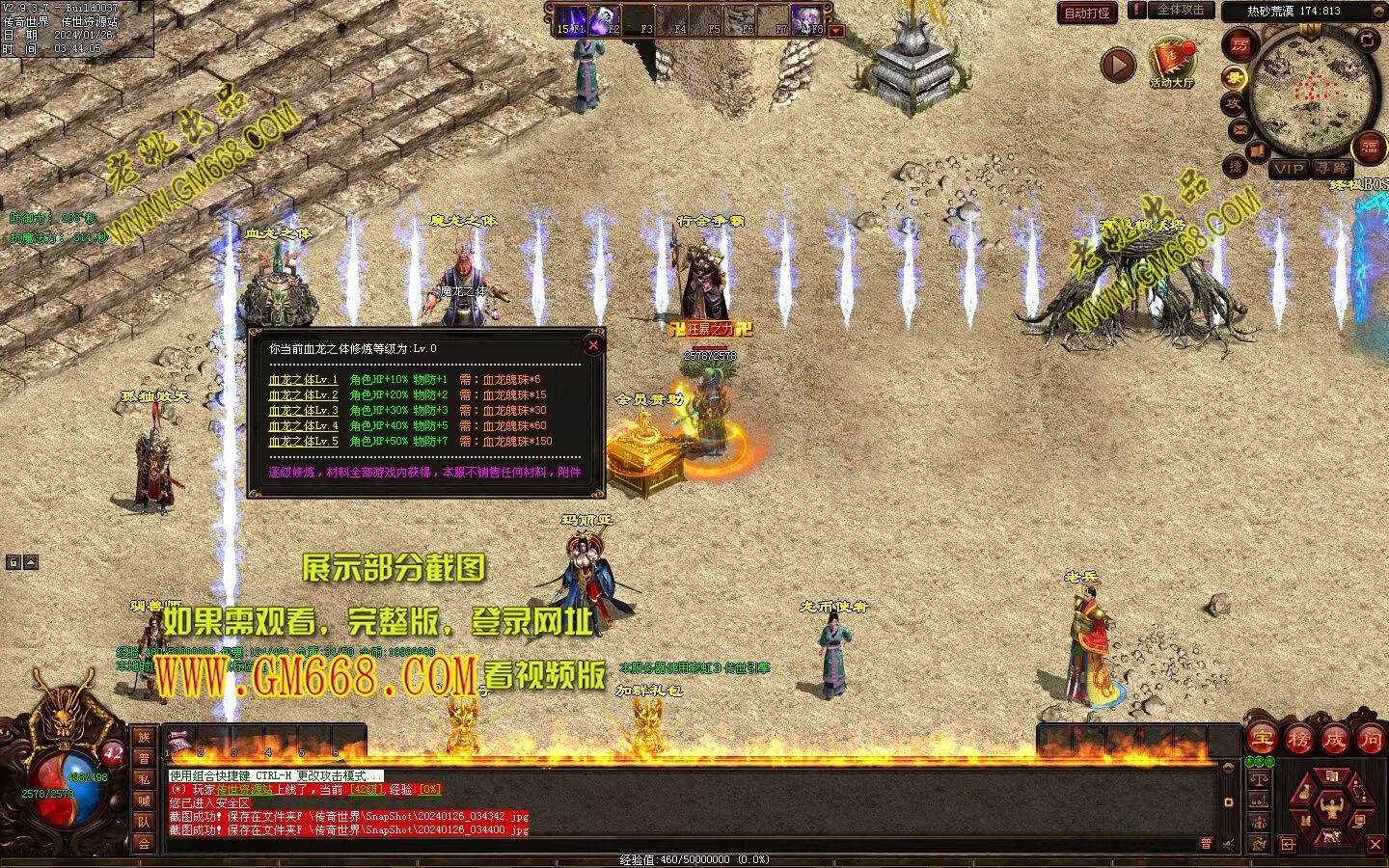Switch chat to the 队 team channel
1389x868 pixels.
(x=144, y=822)
